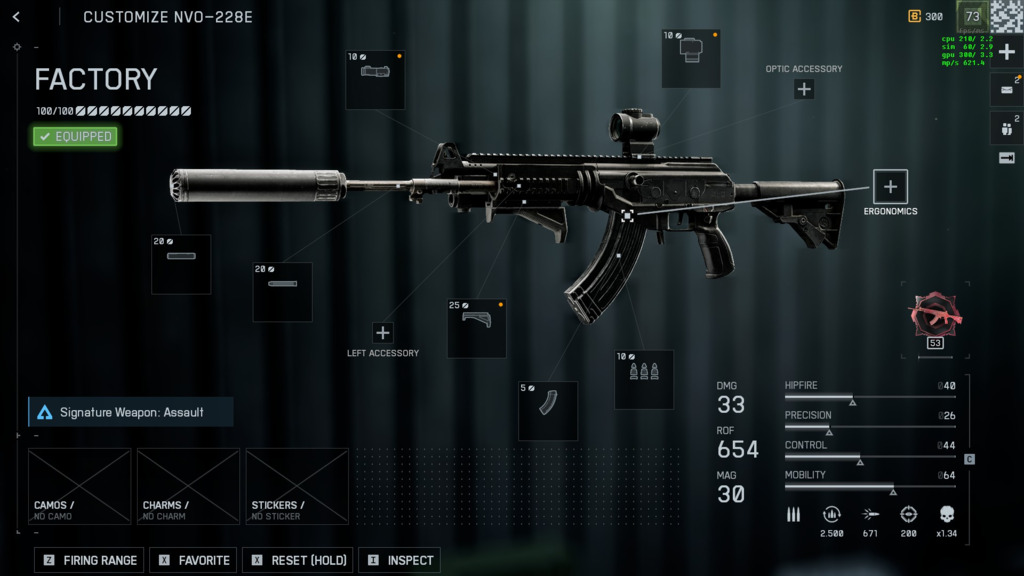The image size is (1024, 576).
Task: Click the Equipped status button
Action: point(75,136)
